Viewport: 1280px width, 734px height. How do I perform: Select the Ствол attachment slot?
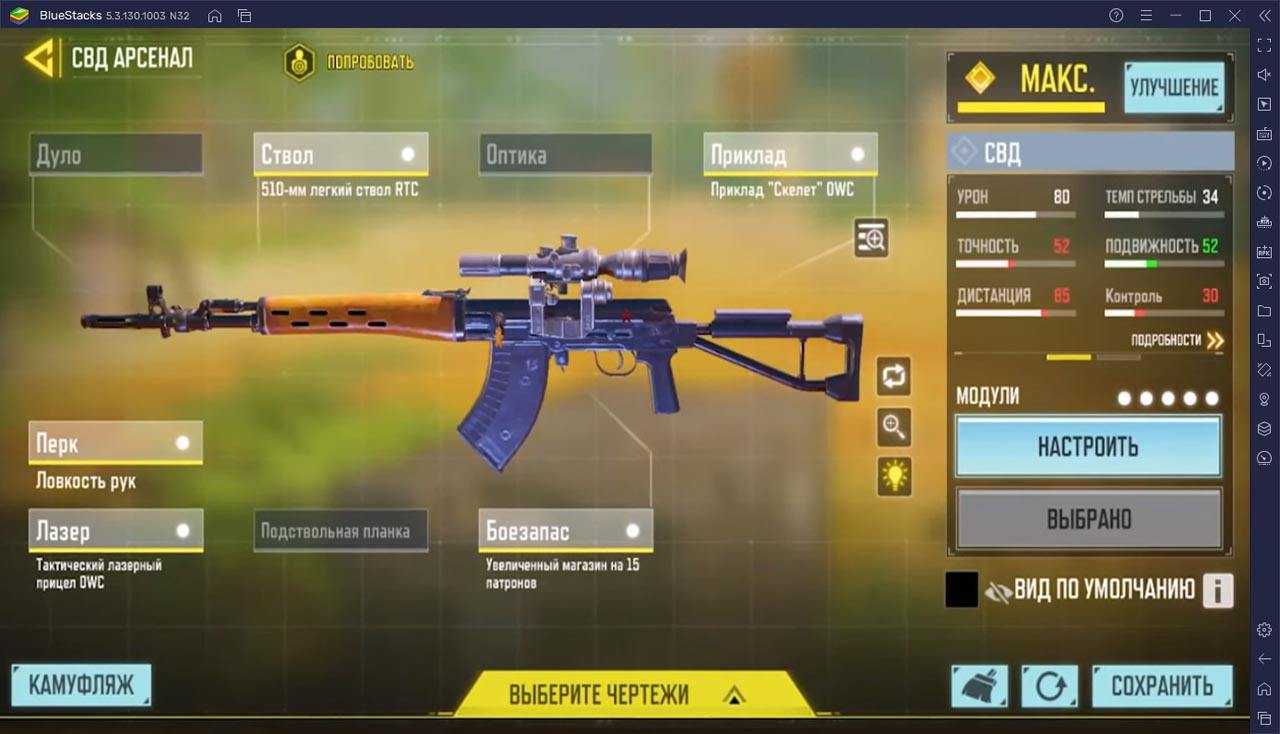tap(340, 155)
